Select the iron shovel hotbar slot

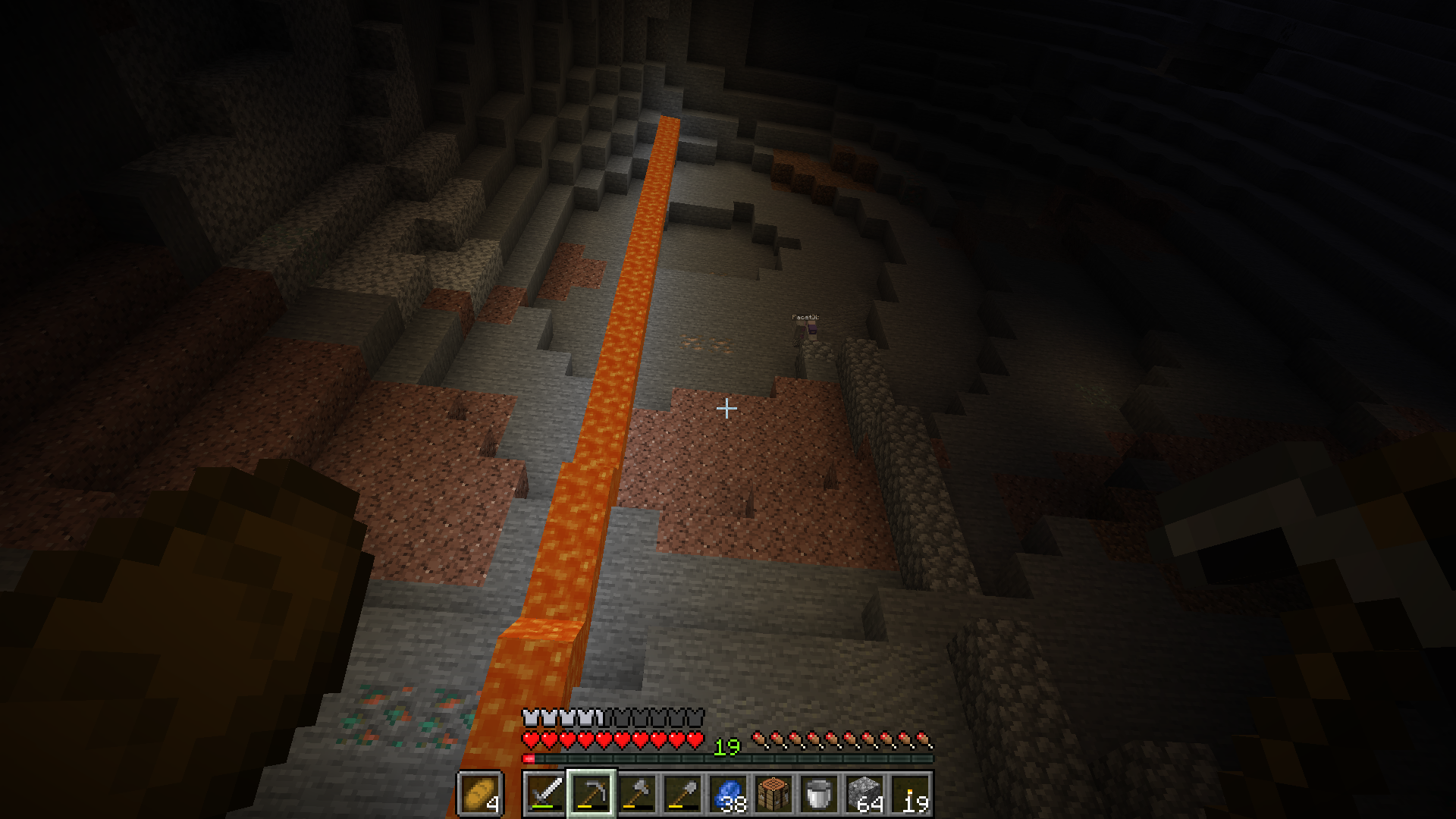pyautogui.click(x=682, y=794)
